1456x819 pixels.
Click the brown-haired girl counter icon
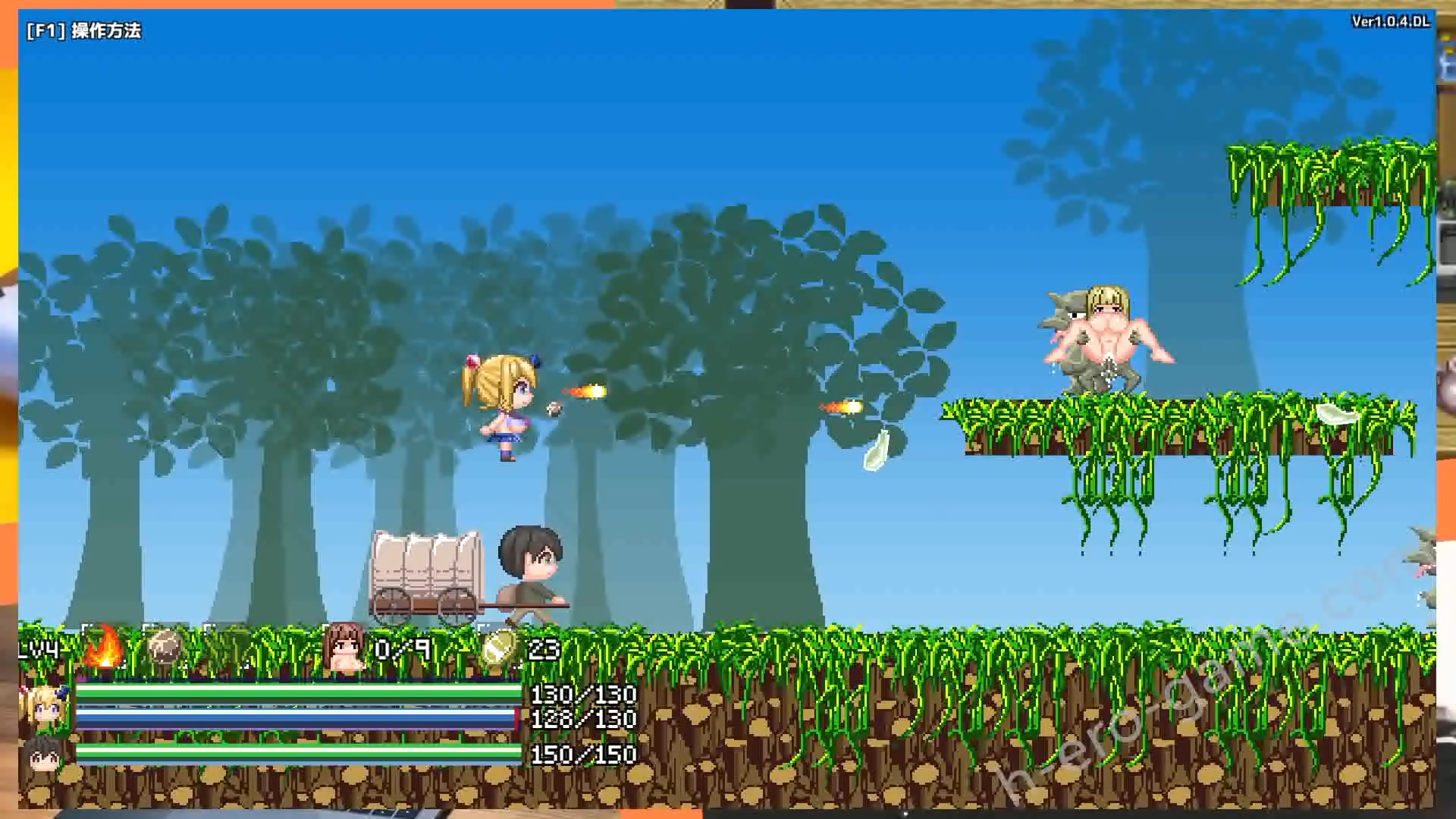344,648
